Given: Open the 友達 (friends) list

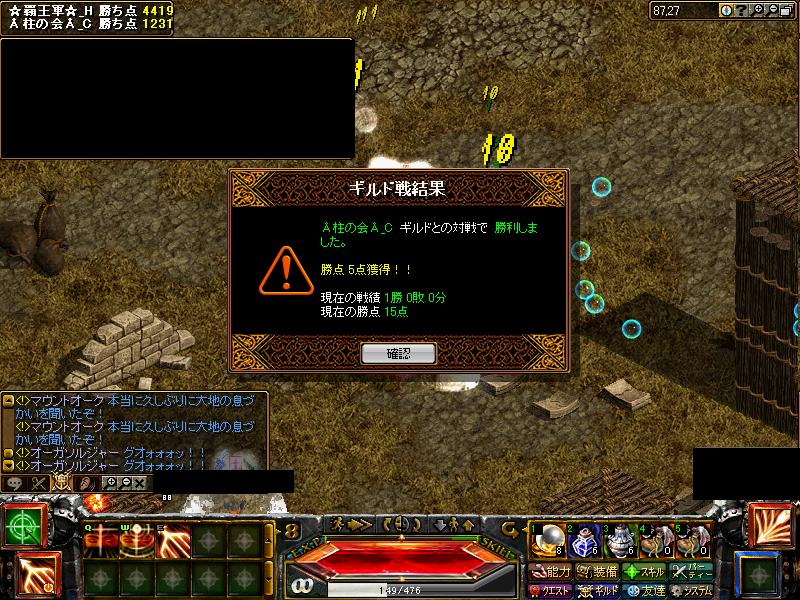Looking at the screenshot, I should [645, 591].
